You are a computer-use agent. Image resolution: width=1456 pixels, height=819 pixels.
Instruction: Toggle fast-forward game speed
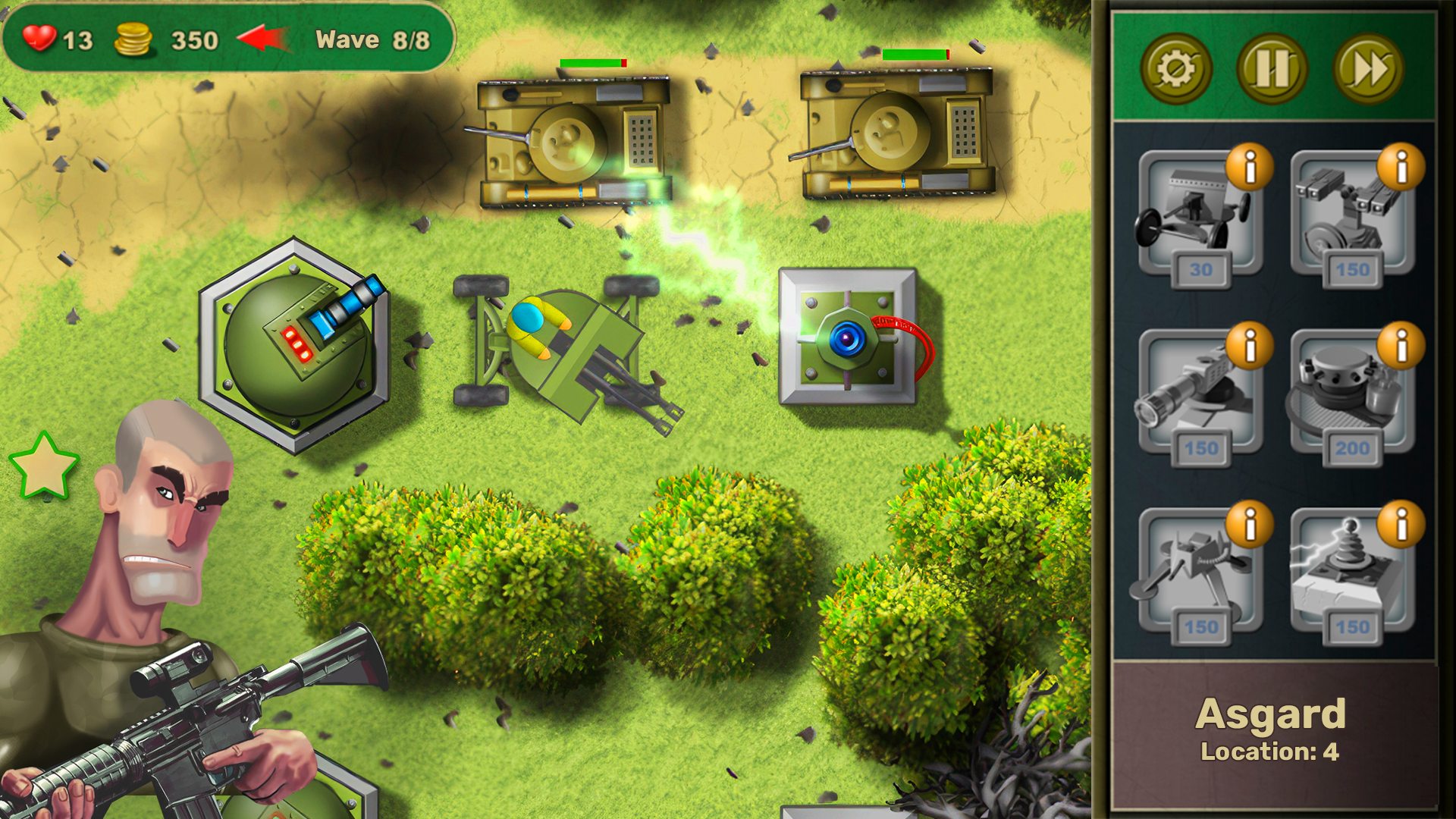pos(1371,68)
